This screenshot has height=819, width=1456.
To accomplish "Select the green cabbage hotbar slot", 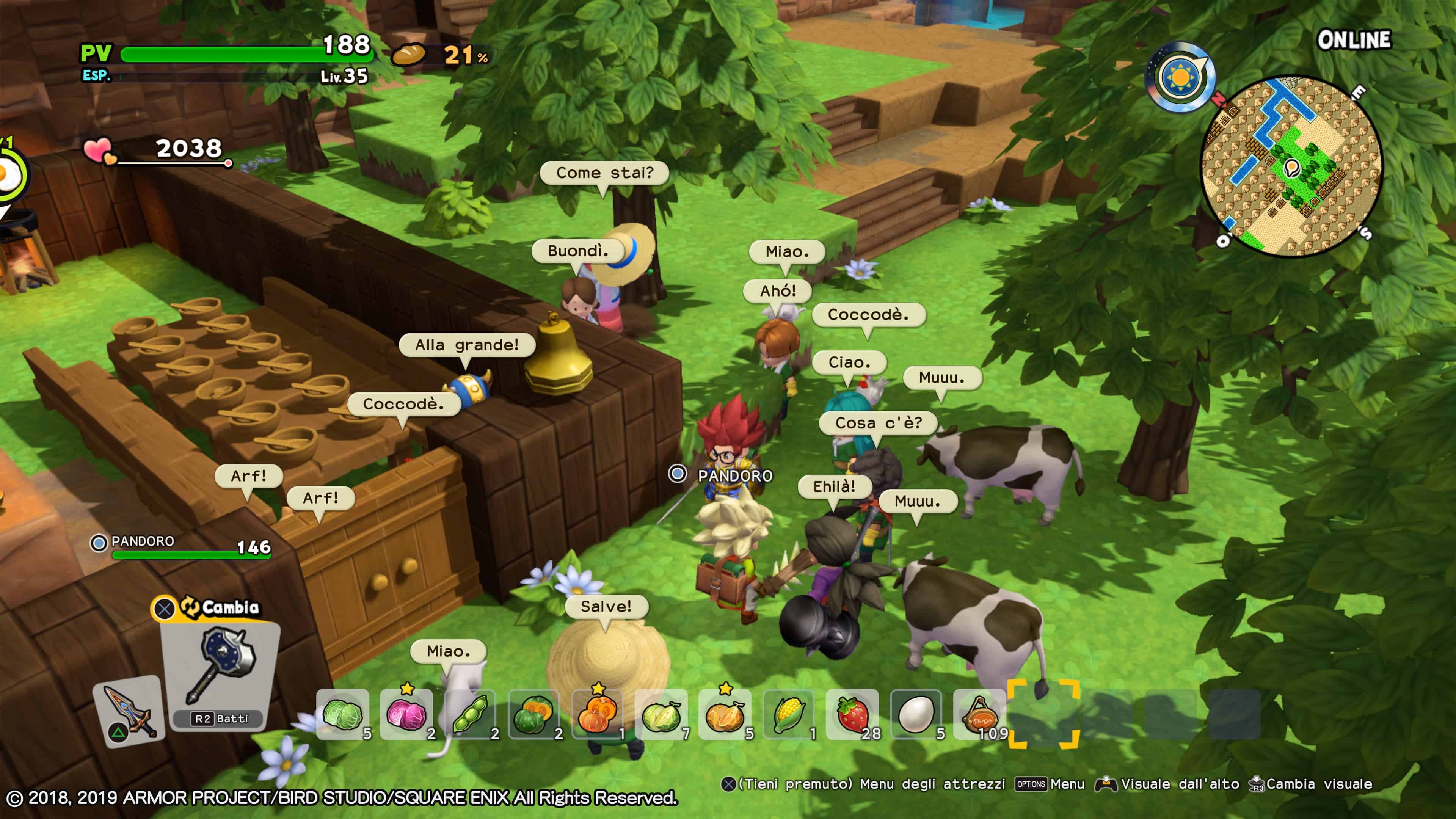I will [x=343, y=714].
